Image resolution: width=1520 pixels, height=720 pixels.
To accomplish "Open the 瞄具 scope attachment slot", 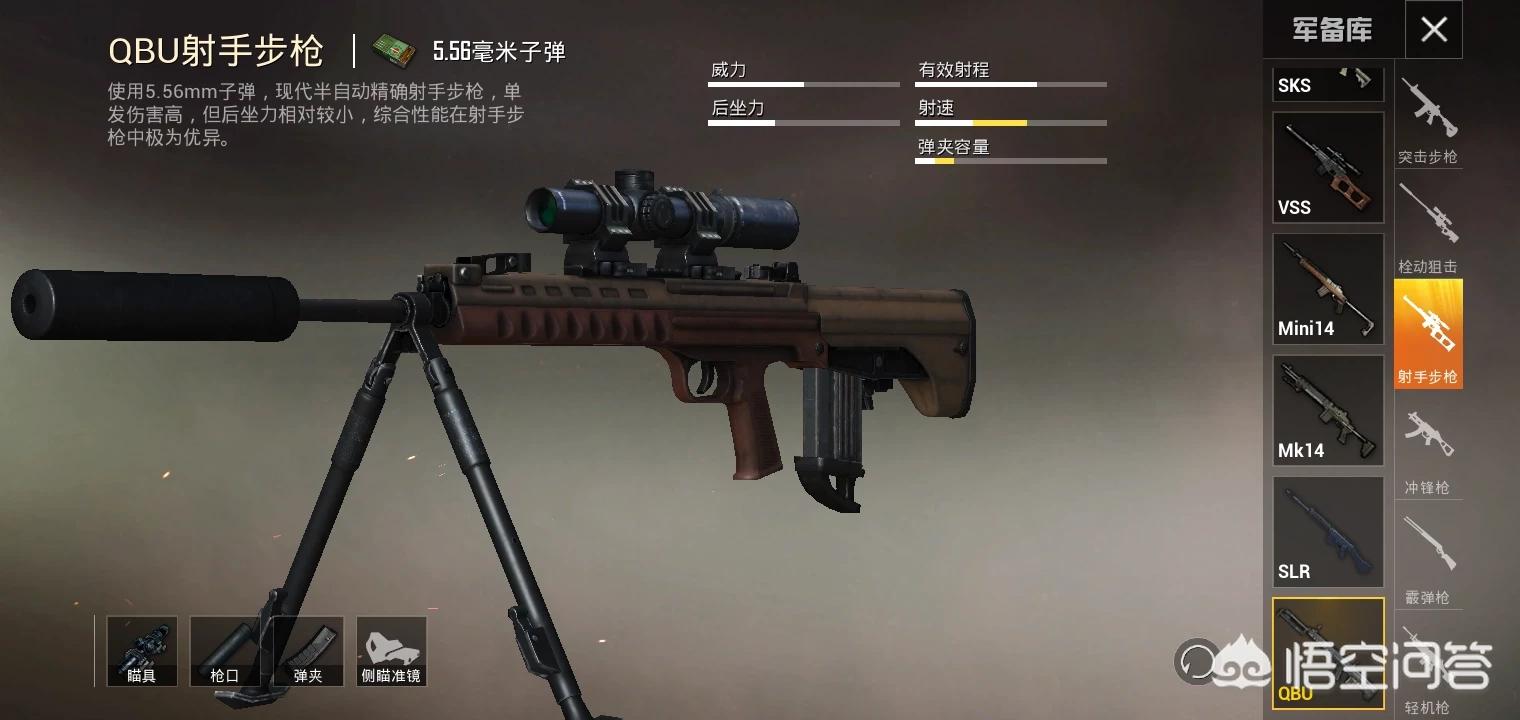I will 142,651.
